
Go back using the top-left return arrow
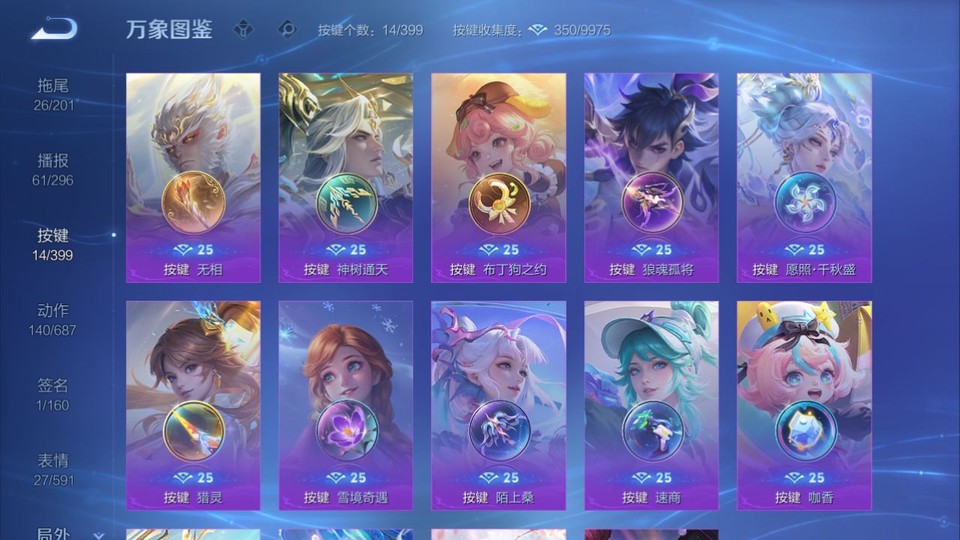coord(53,29)
